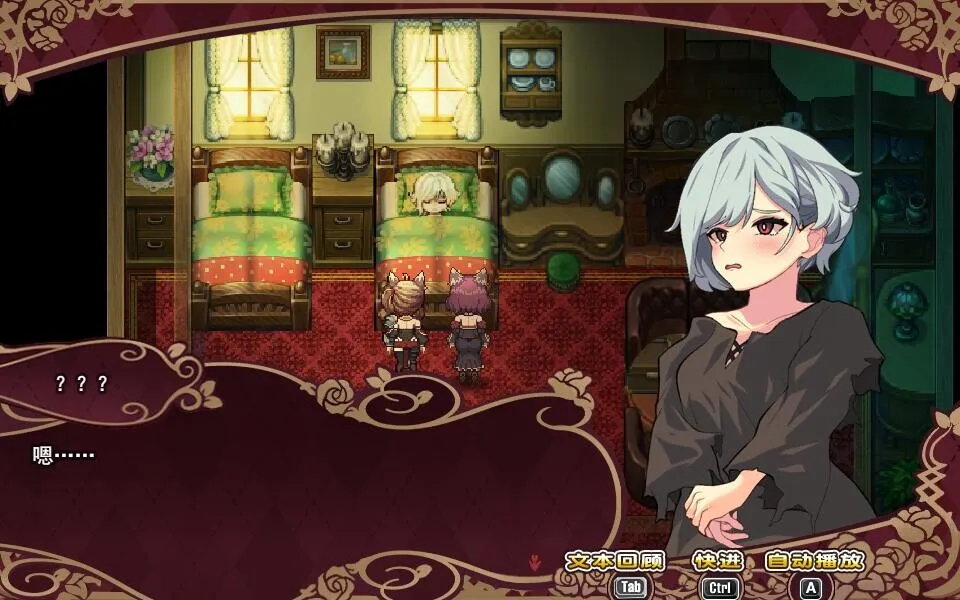Open the 文本回顾 text log
The image size is (960, 600).
click(616, 562)
